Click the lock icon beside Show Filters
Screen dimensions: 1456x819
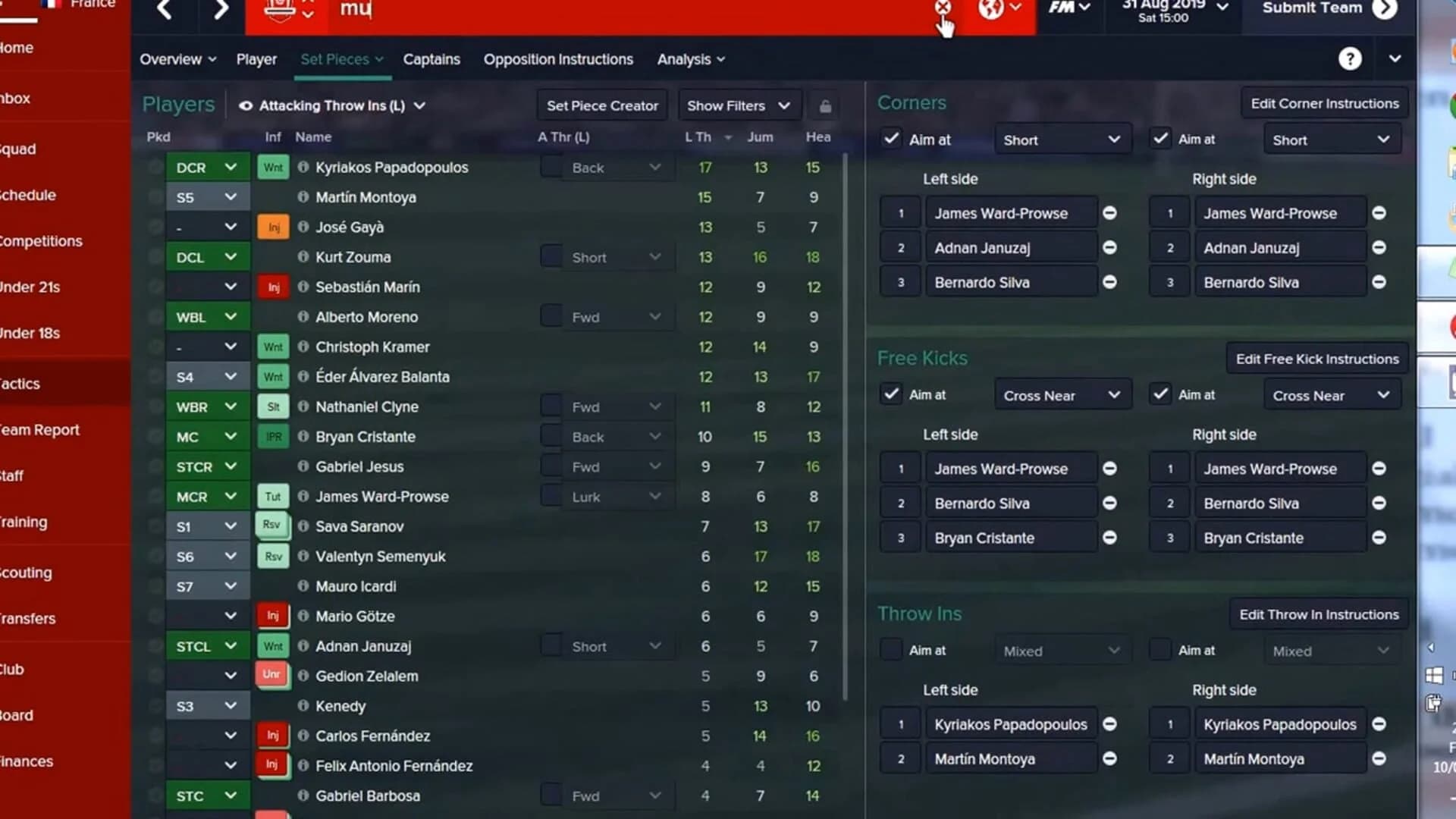click(x=825, y=105)
